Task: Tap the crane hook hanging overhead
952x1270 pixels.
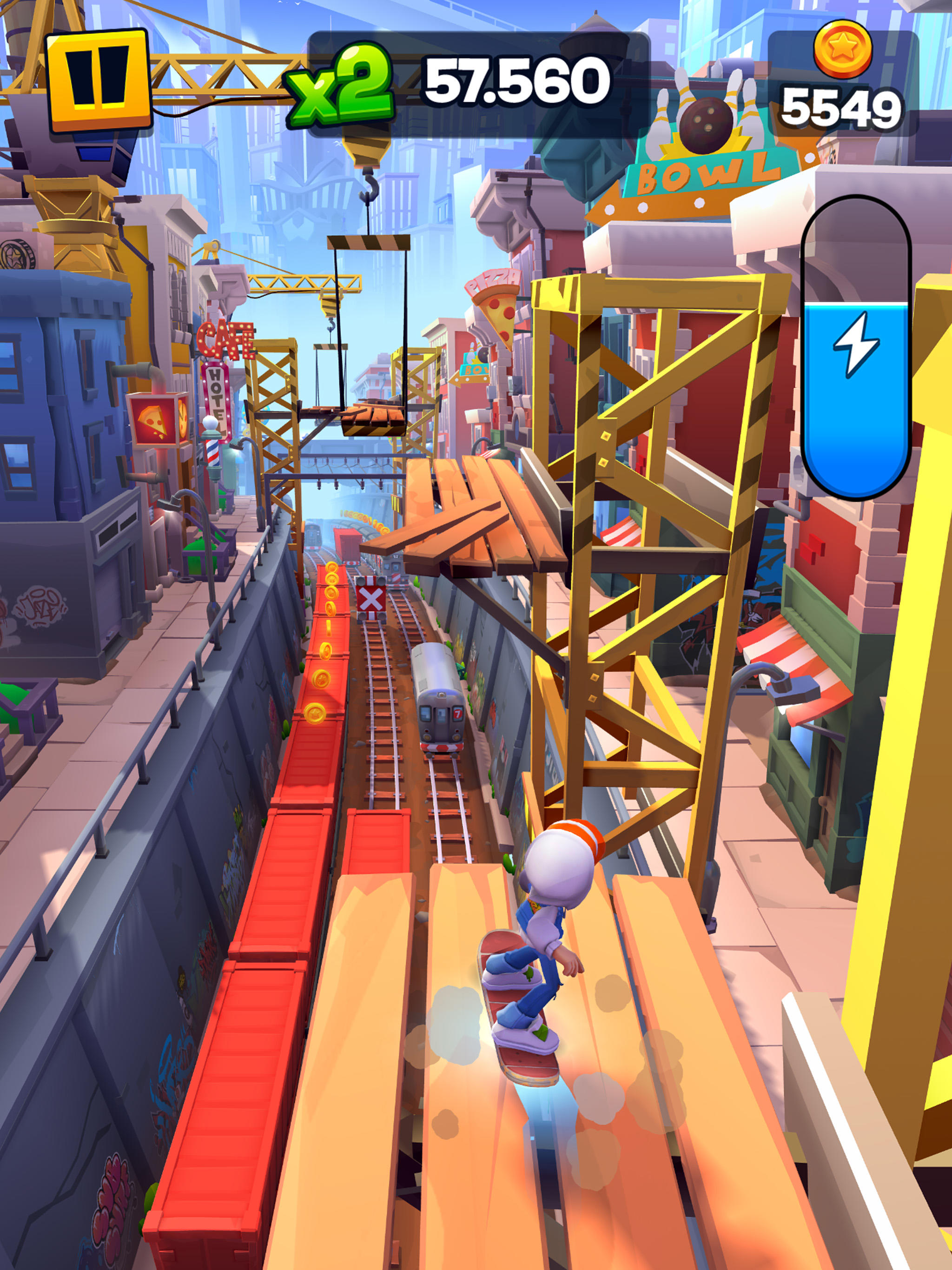Action: click(368, 189)
